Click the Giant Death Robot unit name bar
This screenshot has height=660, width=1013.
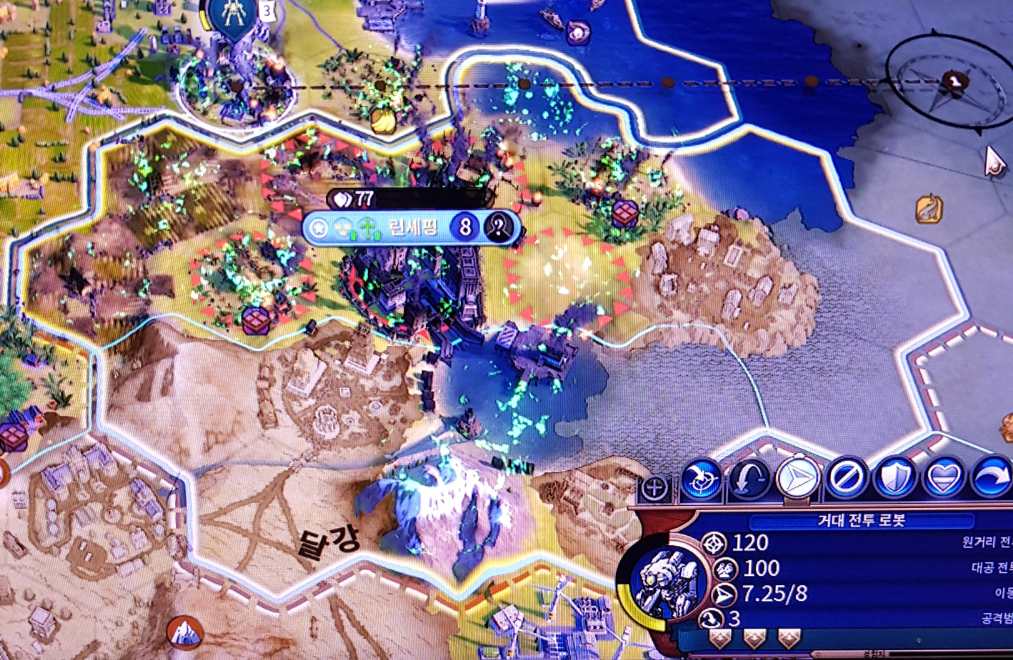coord(848,521)
